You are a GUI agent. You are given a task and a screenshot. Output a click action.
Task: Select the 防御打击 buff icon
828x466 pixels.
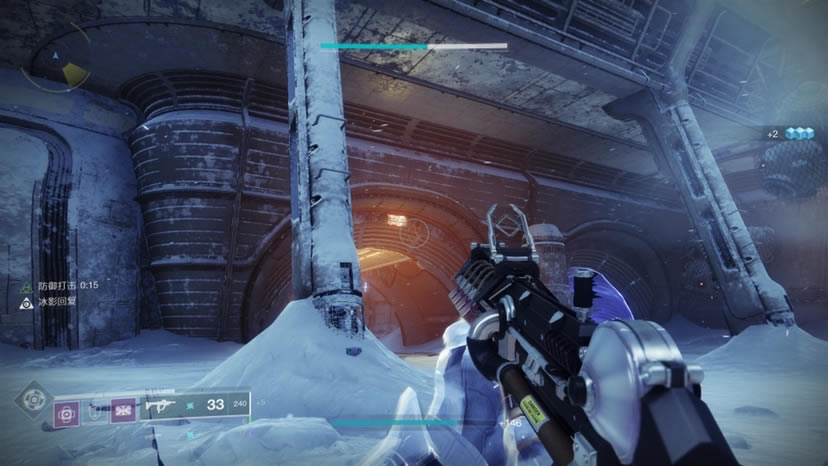click(26, 285)
